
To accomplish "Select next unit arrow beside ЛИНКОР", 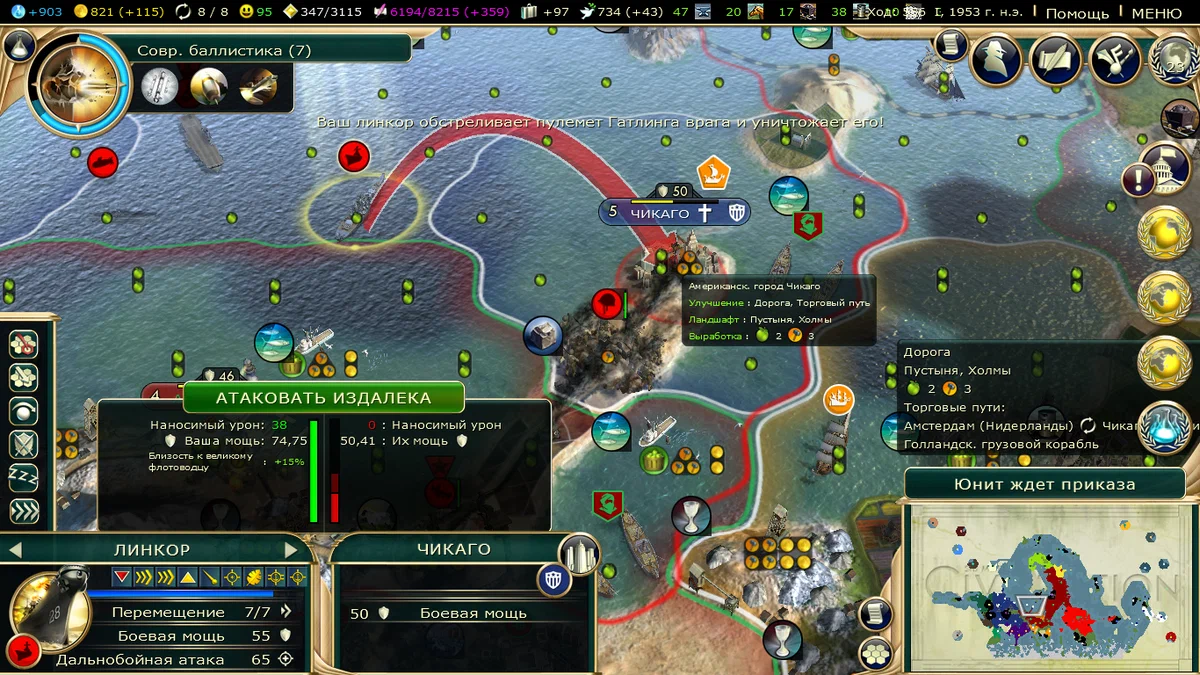I will pos(292,549).
